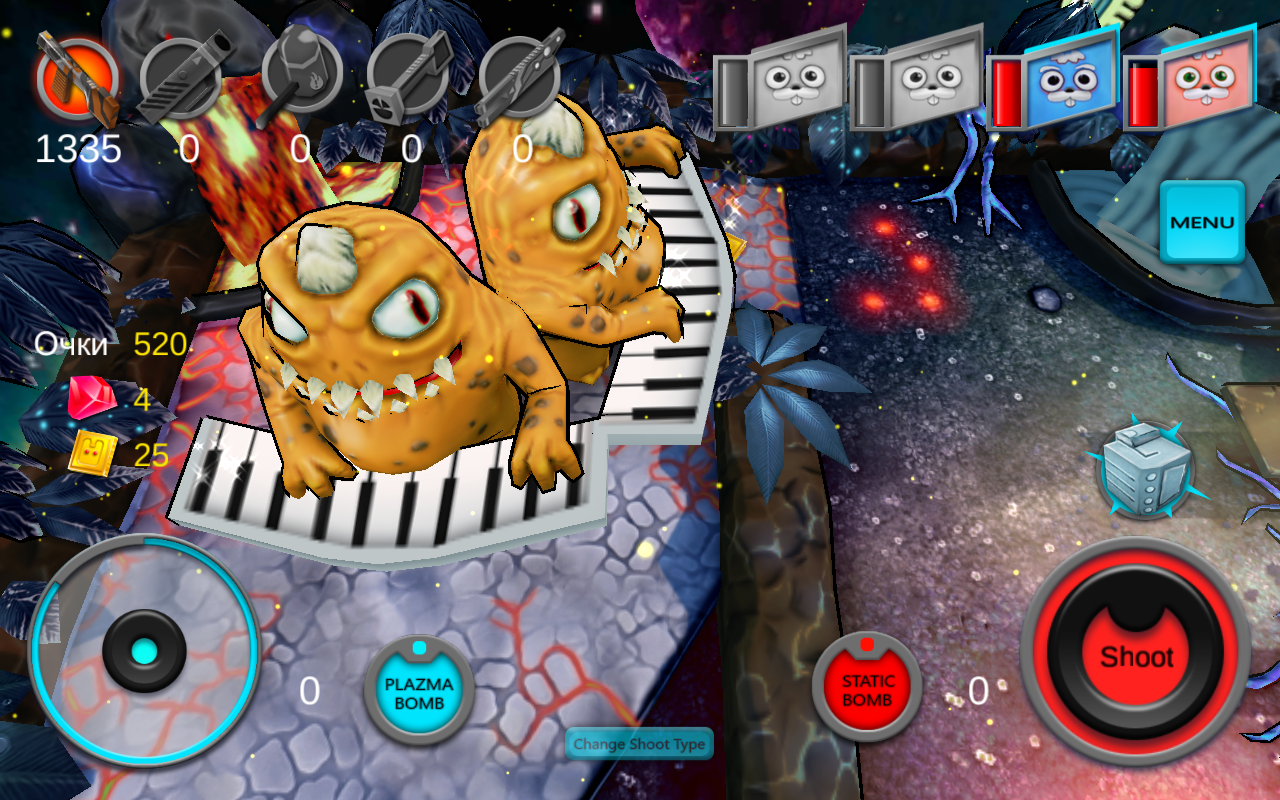This screenshot has width=1280, height=800.
Task: Open the cyan MENU button
Action: pos(1202,222)
